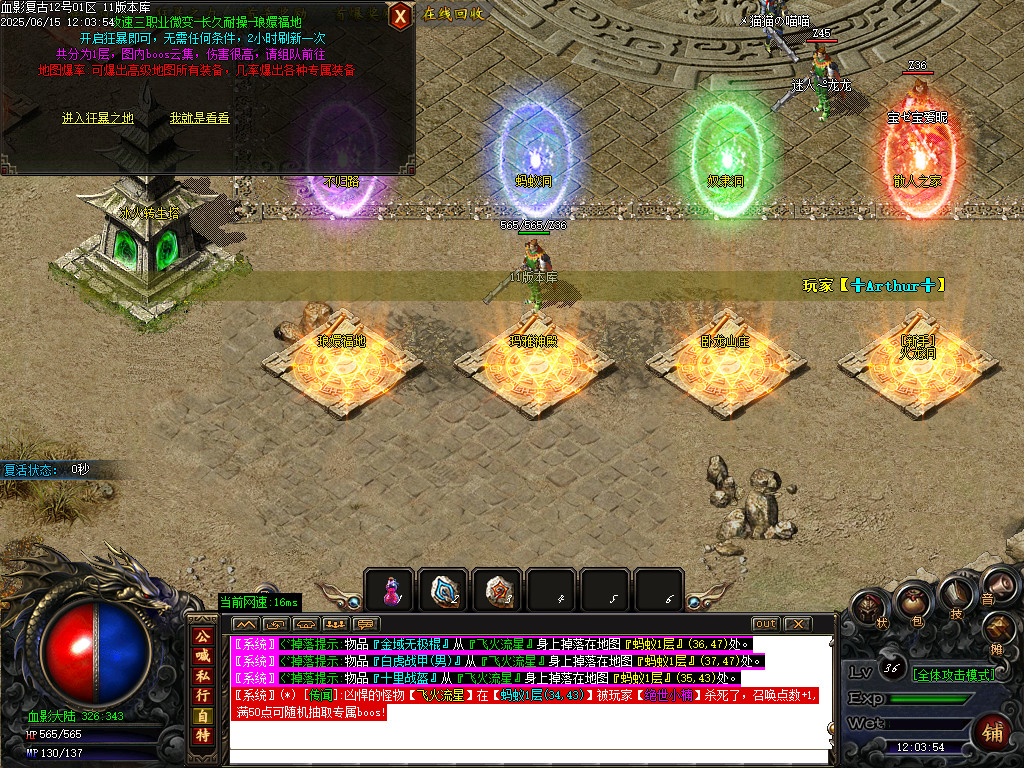
Task: Toggle the 全体攻击模式 attack mode label
Action: [x=953, y=675]
